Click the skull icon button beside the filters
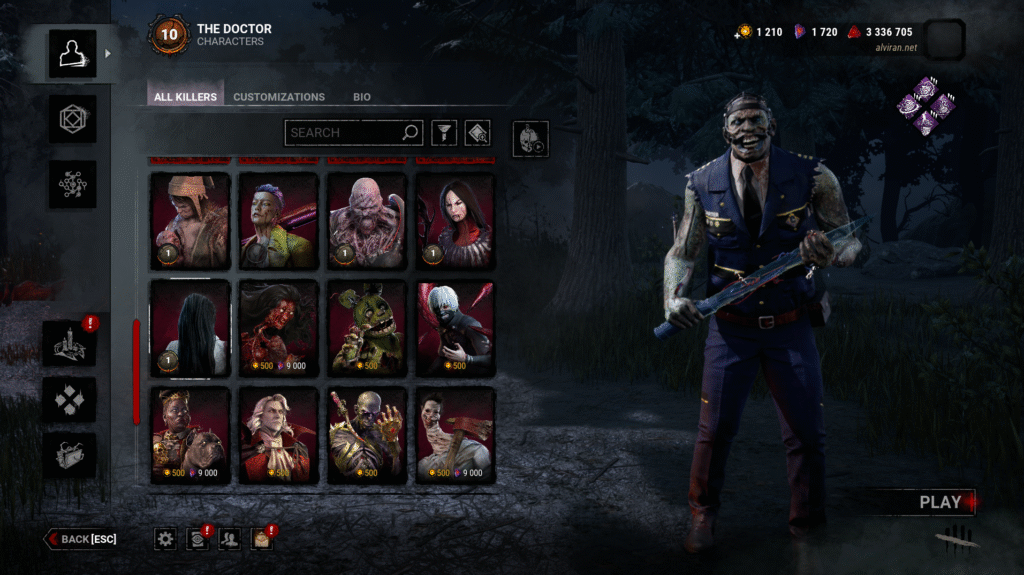The image size is (1024, 575). 530,139
